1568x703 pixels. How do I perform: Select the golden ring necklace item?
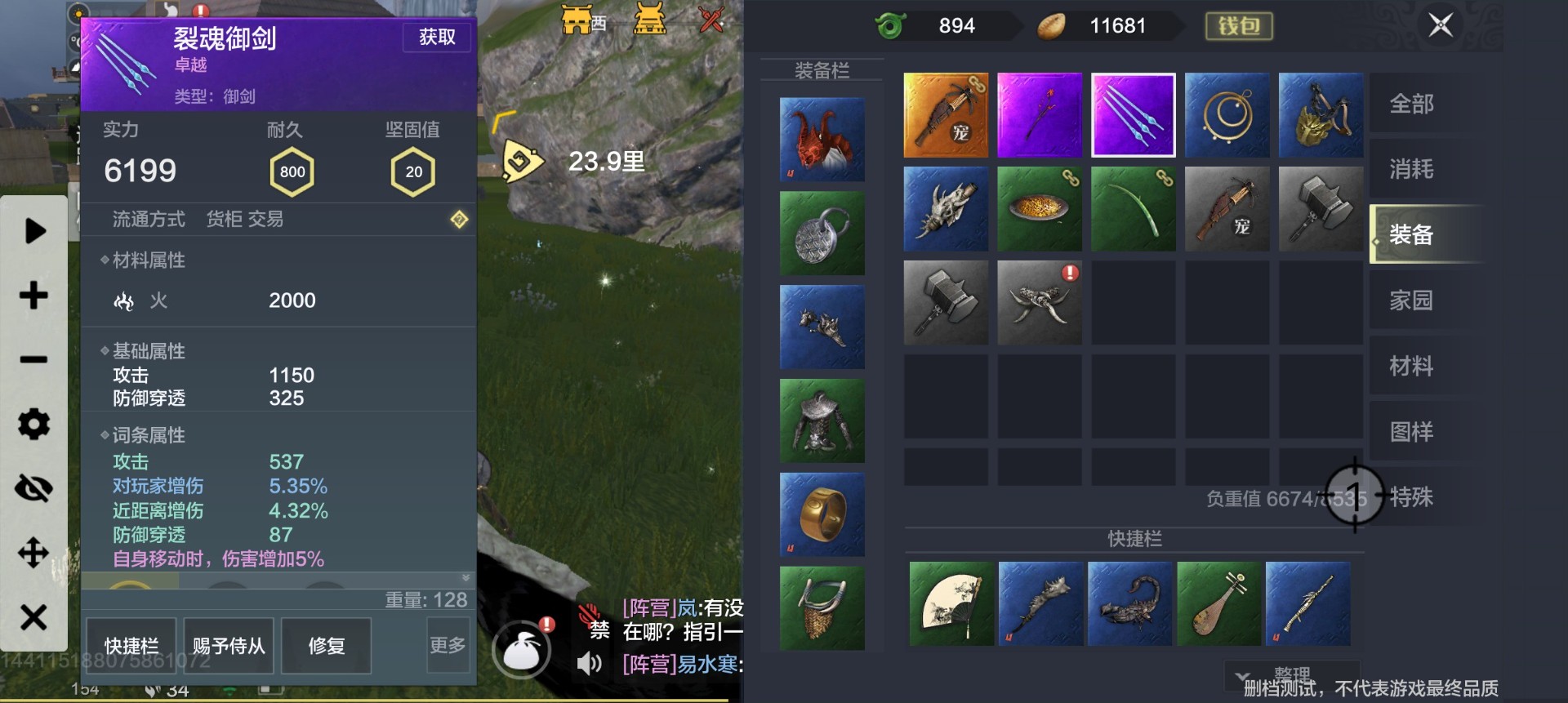point(1227,115)
